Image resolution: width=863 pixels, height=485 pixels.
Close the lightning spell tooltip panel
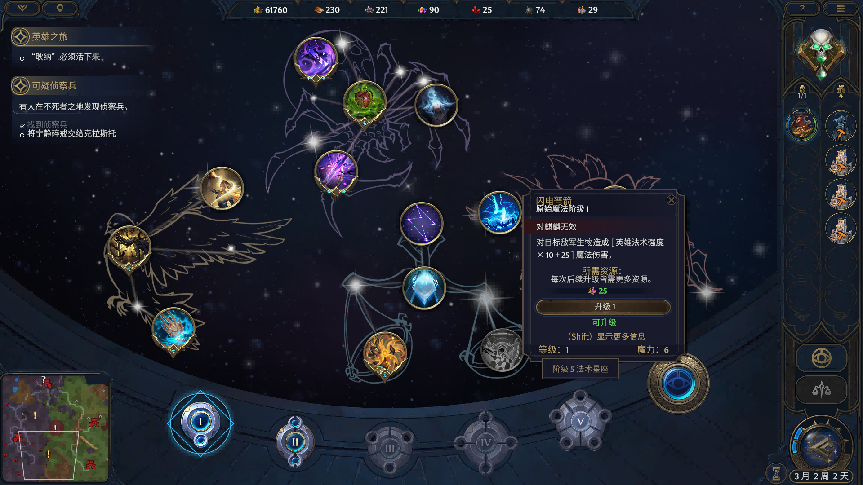671,199
